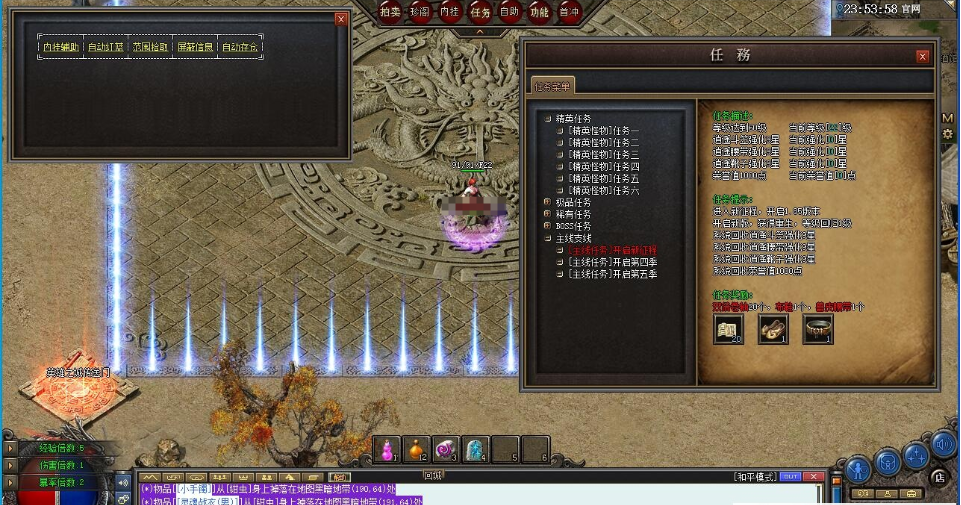Close the 内挂 helper panel
Screen dimensions: 961x505
tap(341, 18)
